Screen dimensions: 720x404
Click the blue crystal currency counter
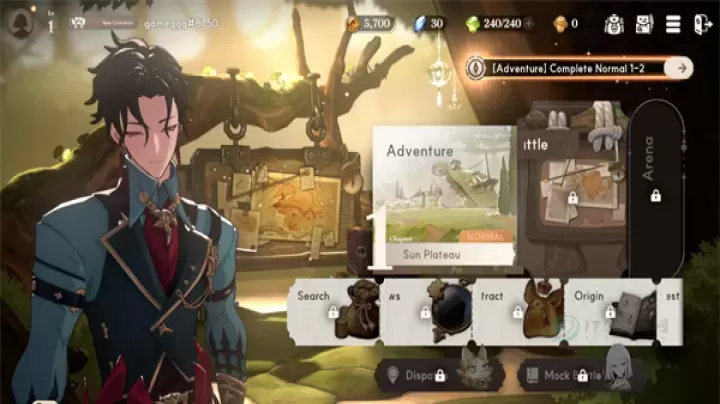430,23
